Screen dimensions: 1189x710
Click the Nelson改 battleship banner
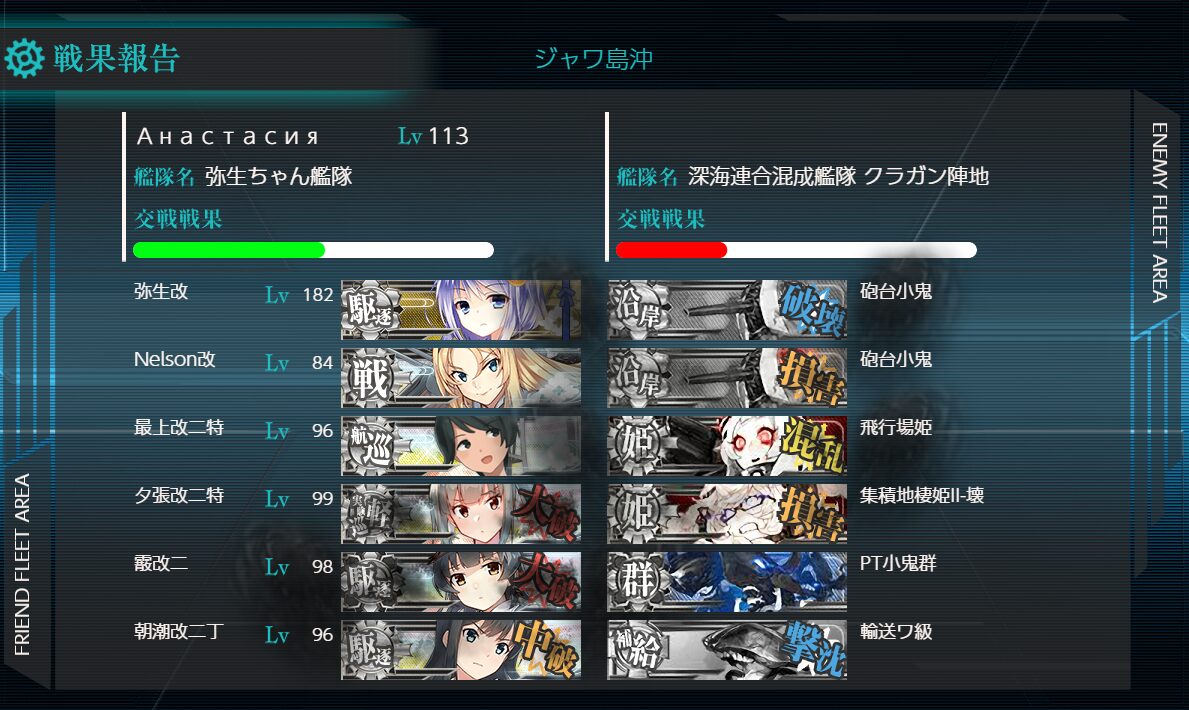tap(460, 378)
